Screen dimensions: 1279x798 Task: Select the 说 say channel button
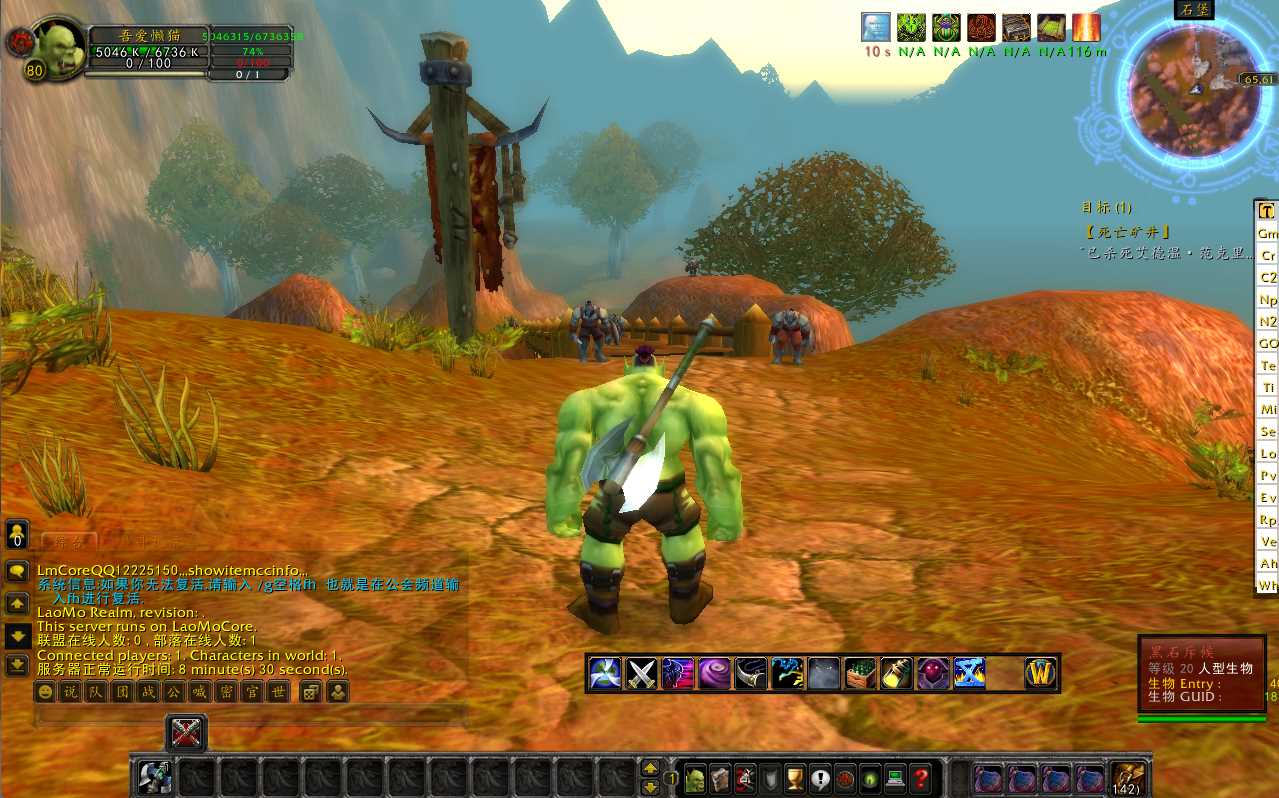click(x=71, y=691)
